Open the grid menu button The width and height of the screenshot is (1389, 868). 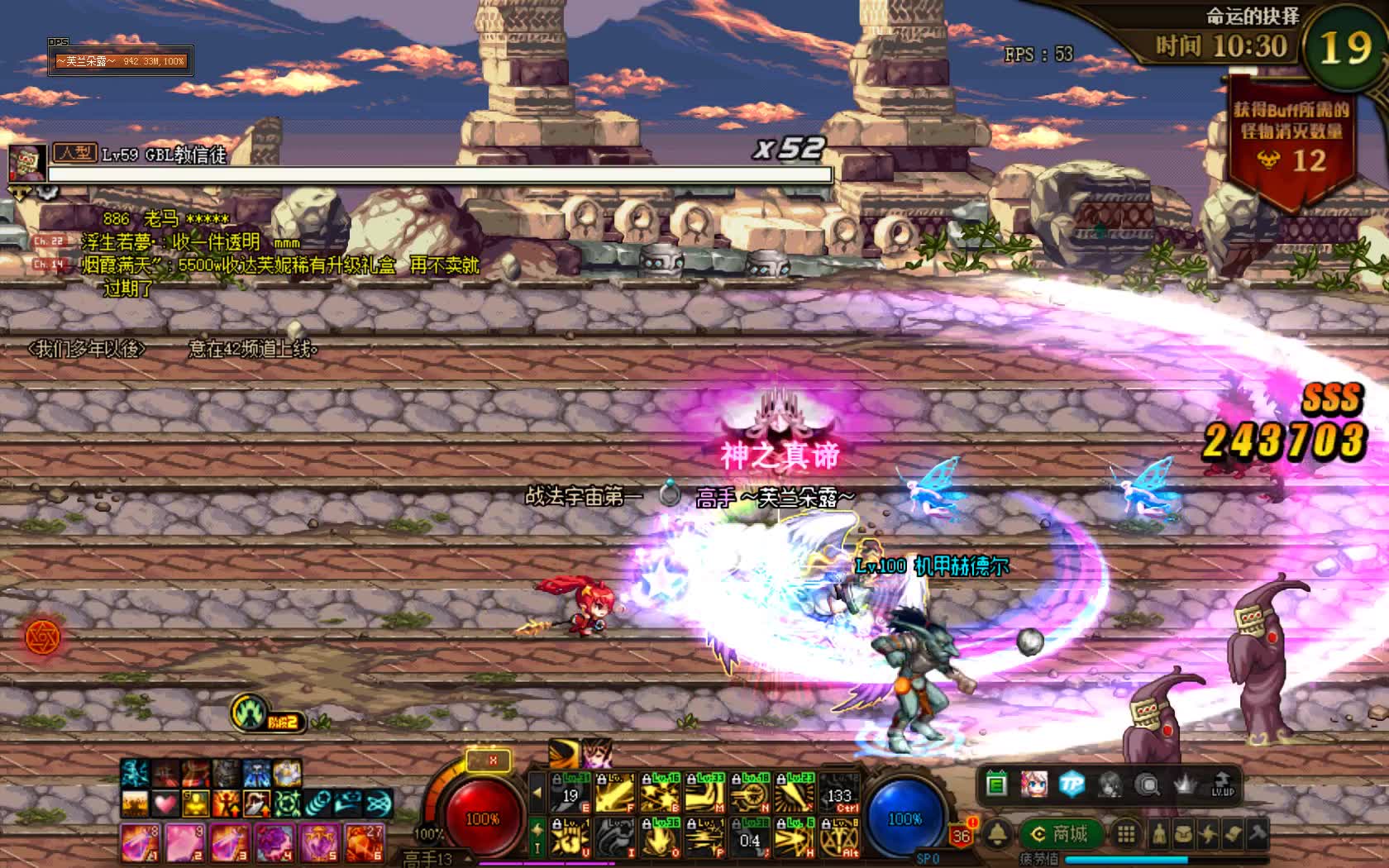point(1125,833)
